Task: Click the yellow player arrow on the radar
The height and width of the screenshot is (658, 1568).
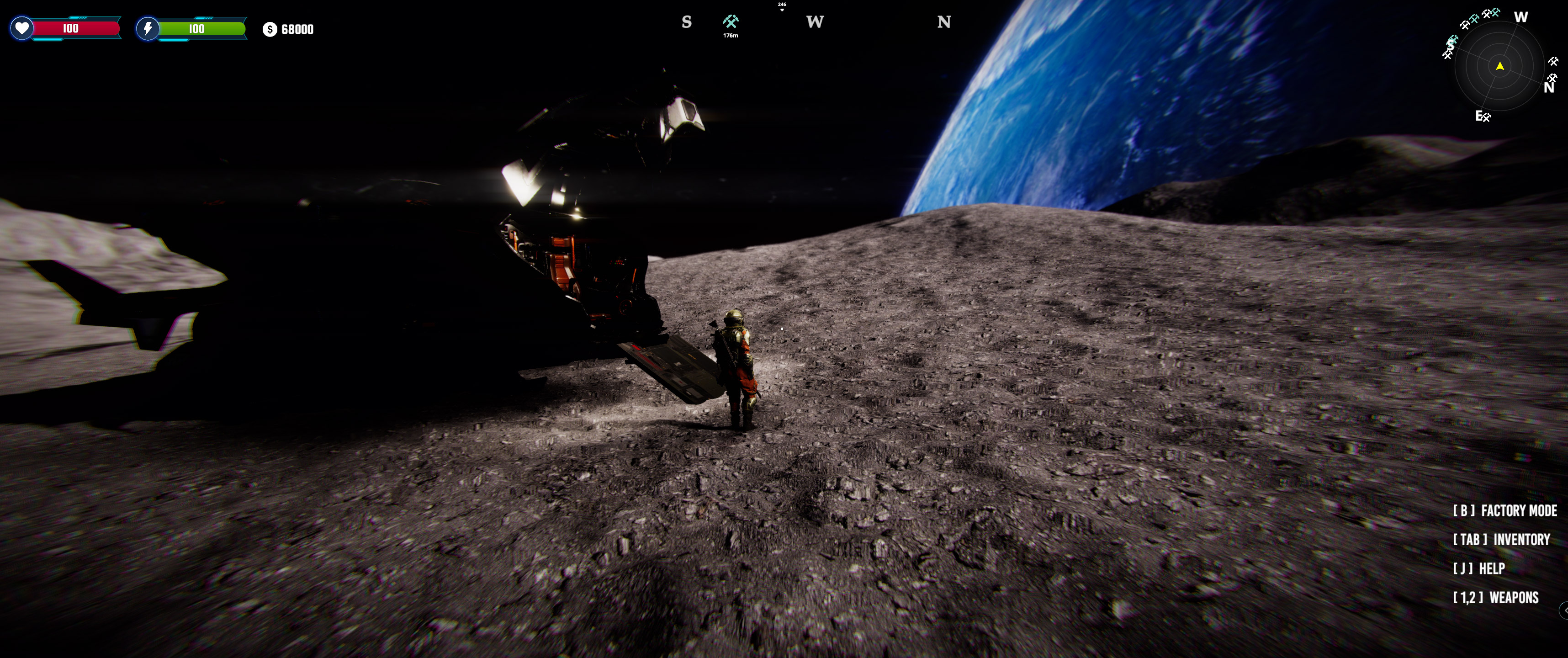Action: pyautogui.click(x=1500, y=66)
